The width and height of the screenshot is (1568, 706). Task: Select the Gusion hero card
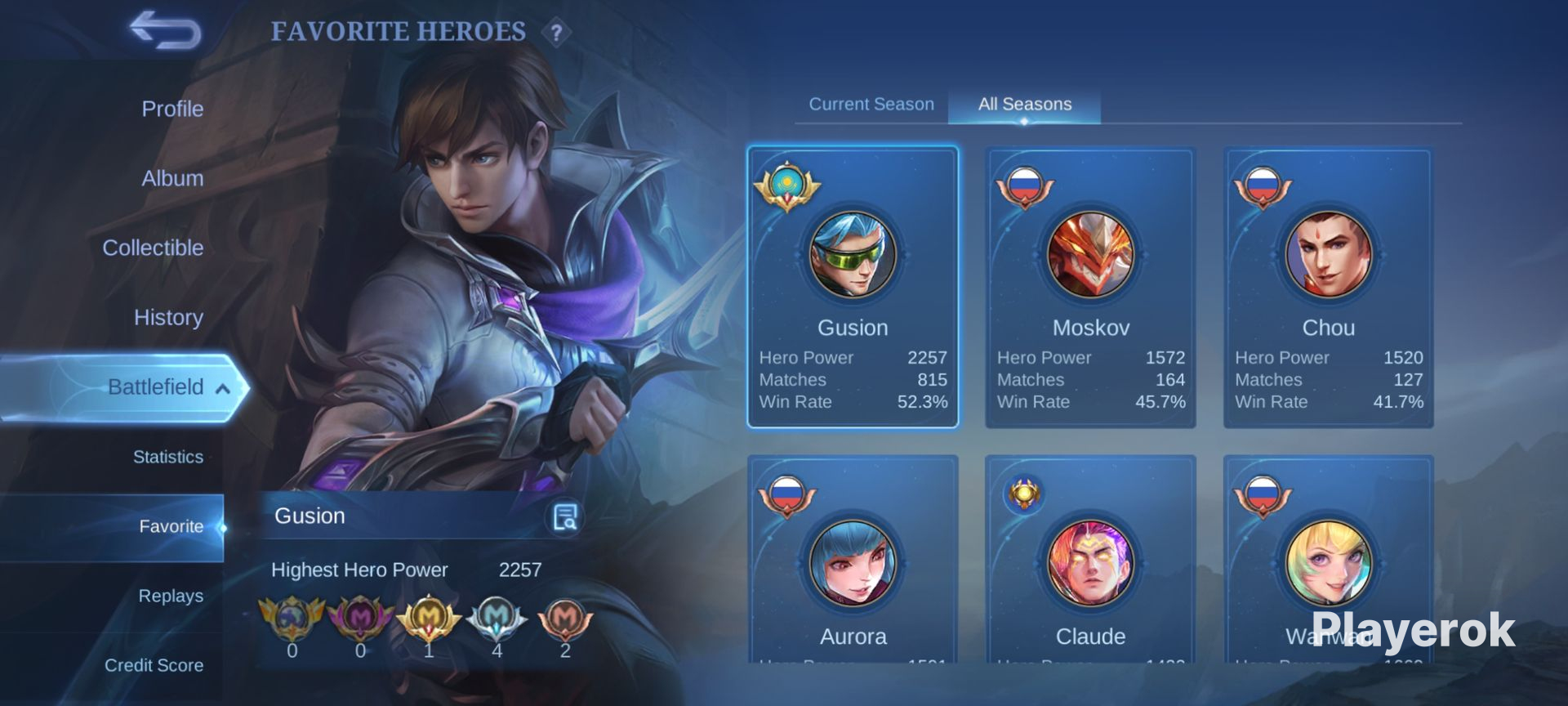[853, 287]
